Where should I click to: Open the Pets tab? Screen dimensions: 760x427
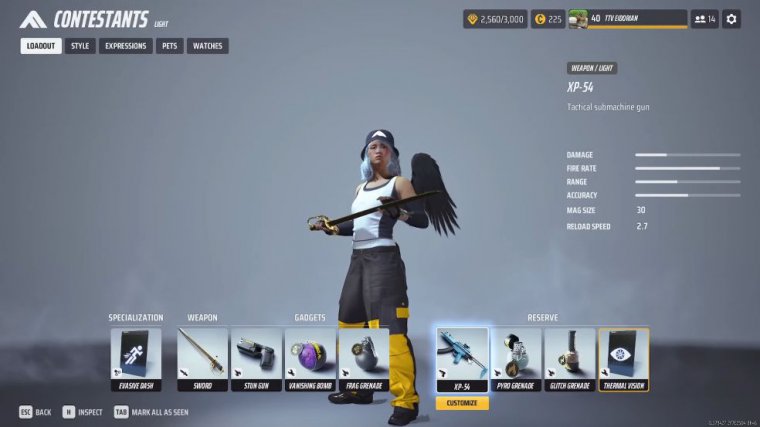point(170,46)
